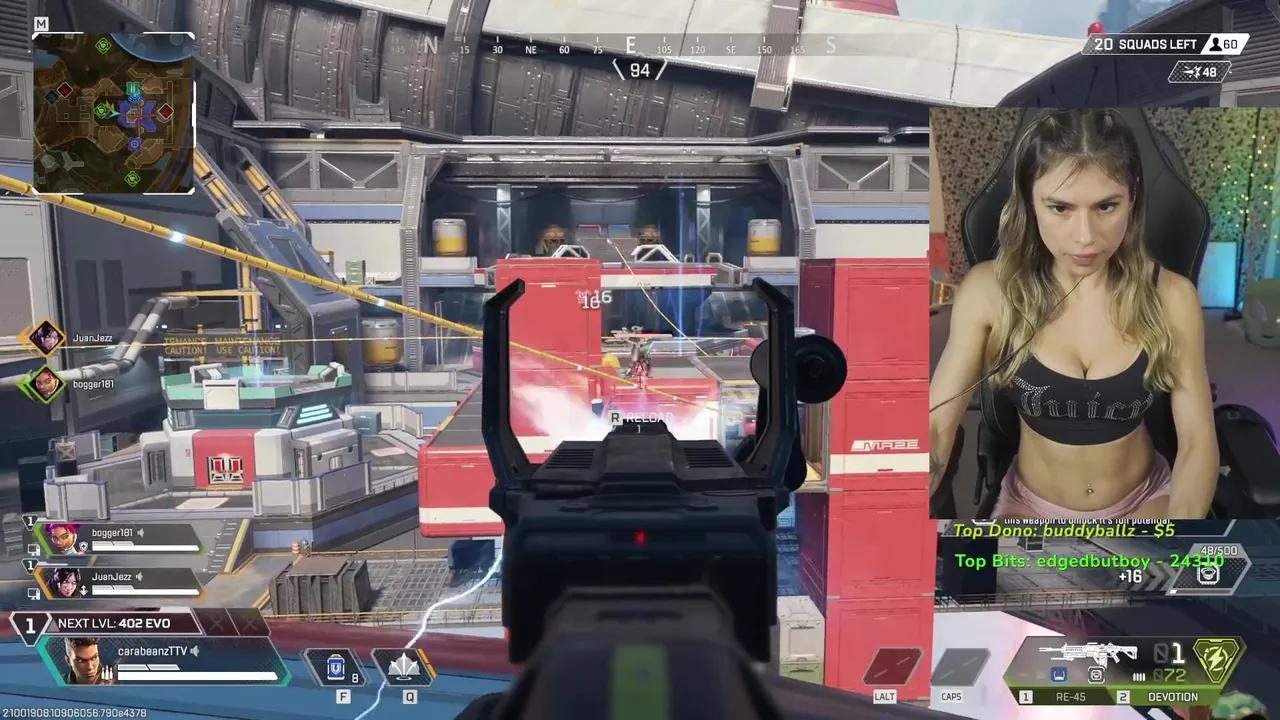The image size is (1280, 720).
Task: Mute carabeanzTTV's voice speaker icon
Action: (193, 651)
